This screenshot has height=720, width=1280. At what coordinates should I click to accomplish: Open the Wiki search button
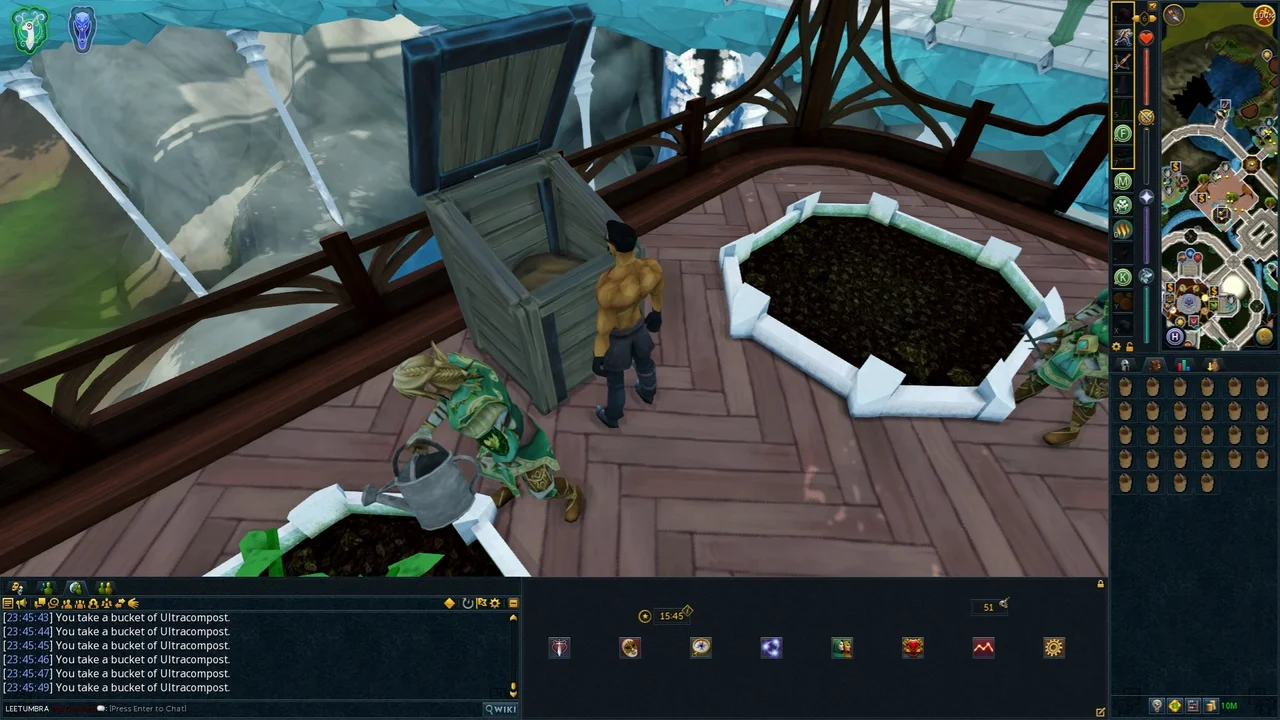[501, 709]
